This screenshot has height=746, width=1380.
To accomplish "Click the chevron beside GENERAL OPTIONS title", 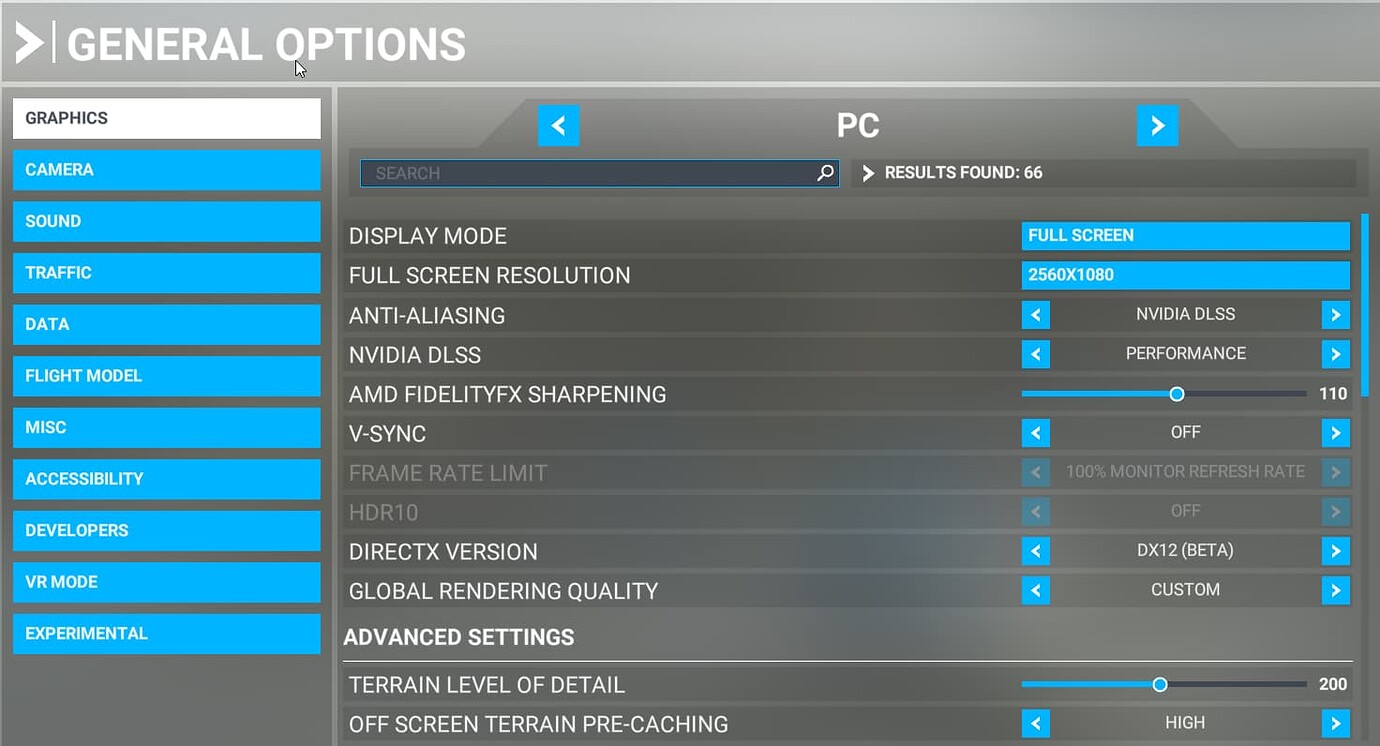I will tap(30, 42).
